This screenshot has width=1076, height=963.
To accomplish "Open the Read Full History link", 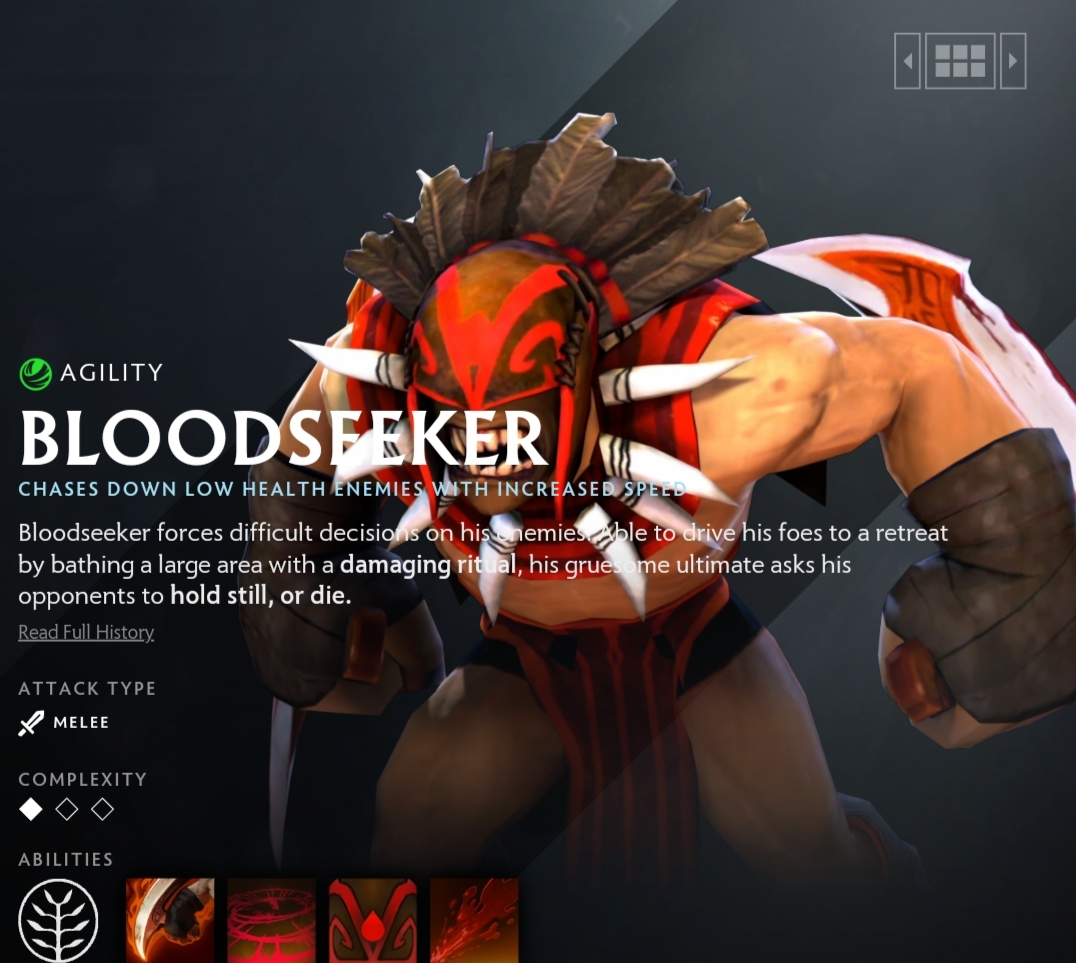I will [x=86, y=632].
